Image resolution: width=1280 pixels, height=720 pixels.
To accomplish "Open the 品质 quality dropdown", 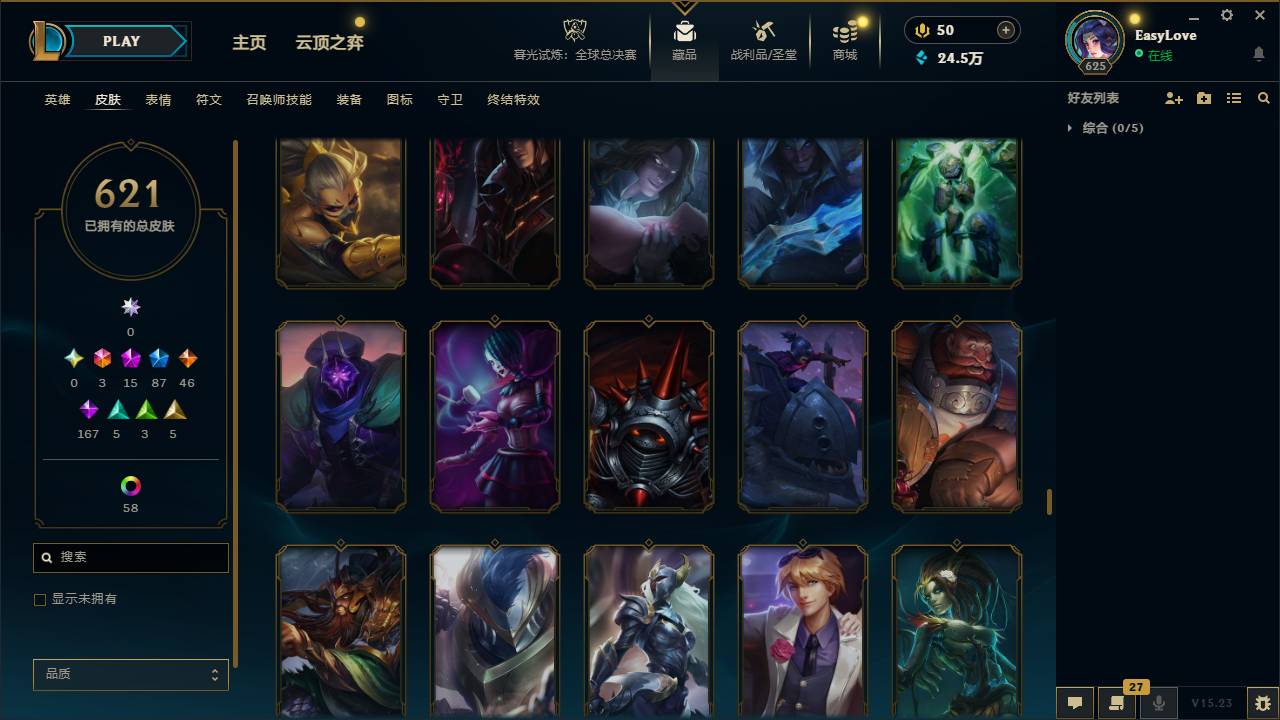I will click(130, 674).
